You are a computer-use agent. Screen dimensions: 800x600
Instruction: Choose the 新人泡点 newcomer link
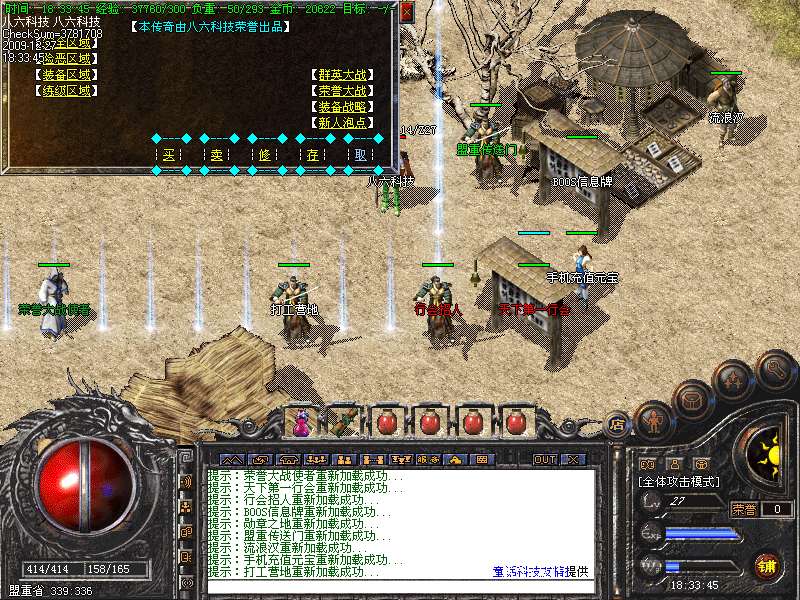[342, 122]
